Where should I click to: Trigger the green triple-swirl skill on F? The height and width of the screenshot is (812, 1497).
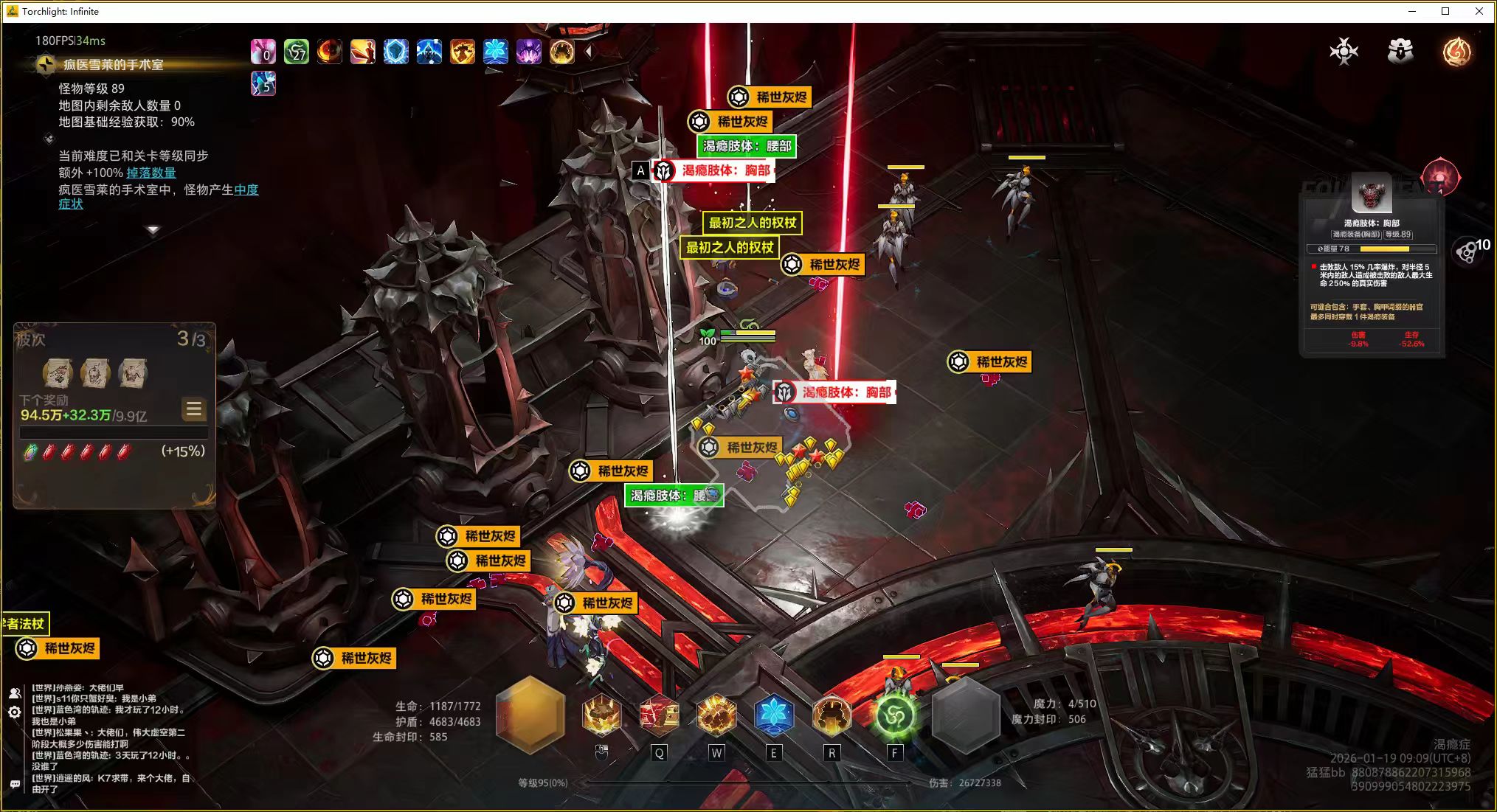pos(895,715)
